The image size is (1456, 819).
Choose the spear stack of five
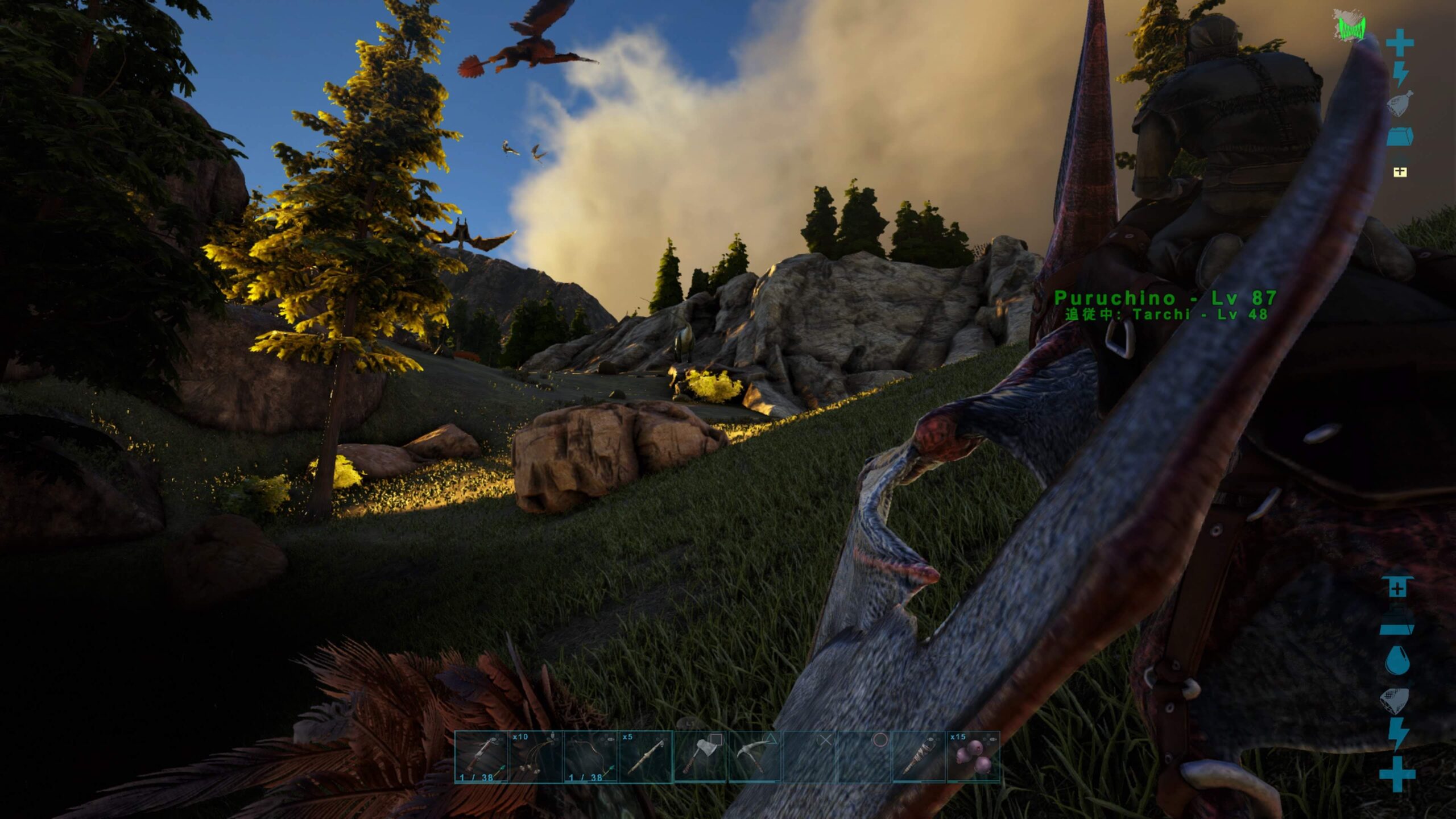[646, 756]
